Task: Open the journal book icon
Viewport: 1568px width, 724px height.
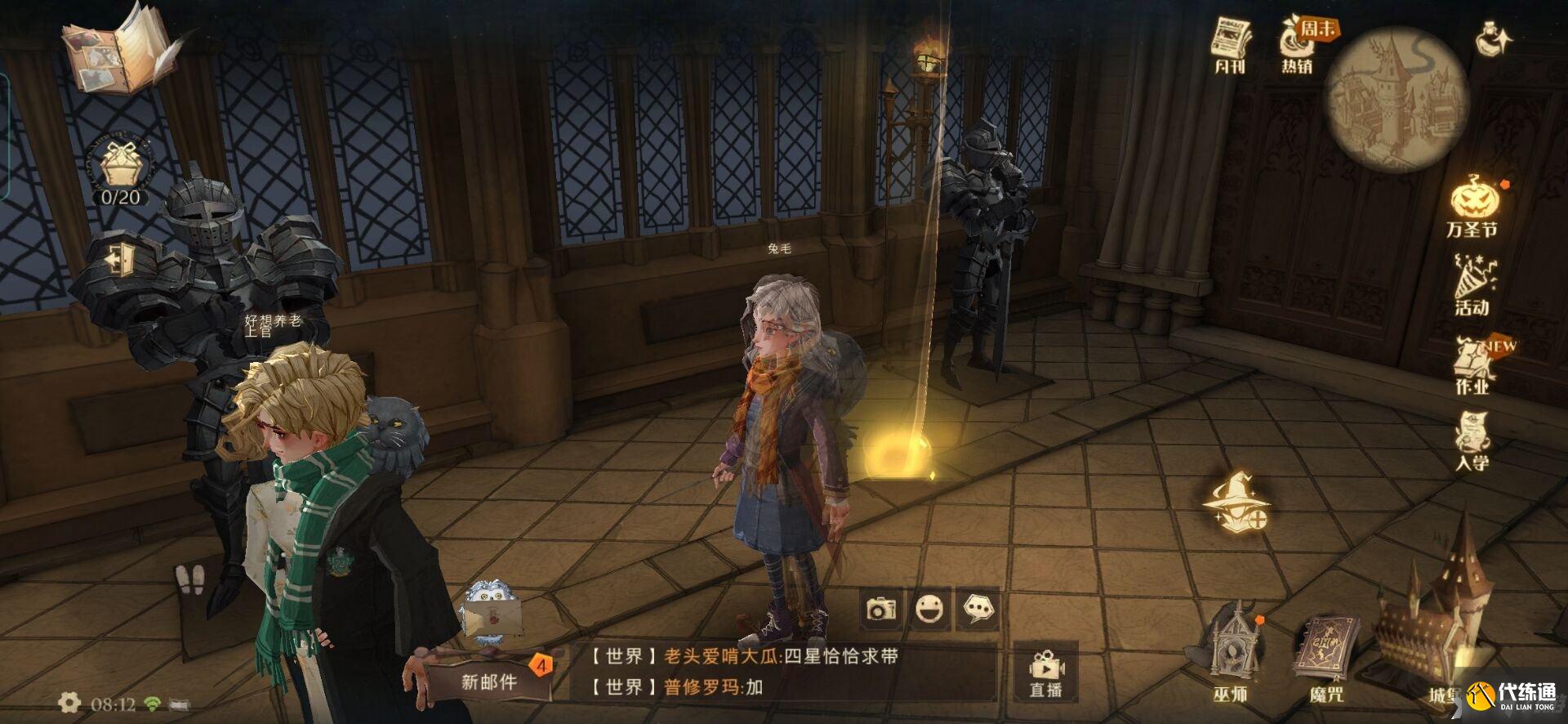Action: (122, 51)
